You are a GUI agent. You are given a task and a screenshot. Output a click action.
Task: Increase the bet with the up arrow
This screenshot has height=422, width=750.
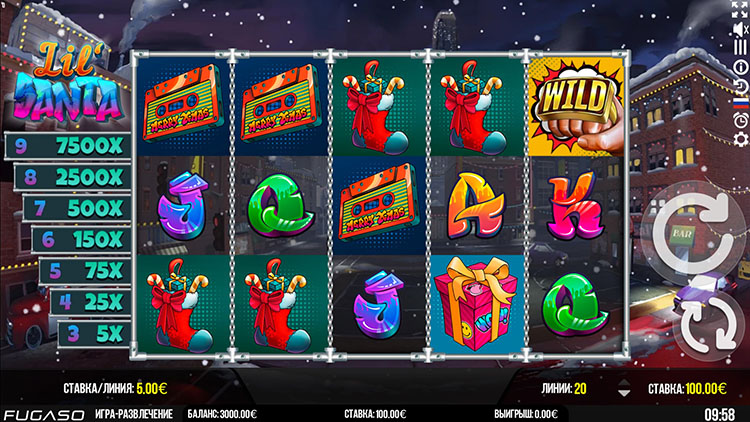tap(624, 381)
